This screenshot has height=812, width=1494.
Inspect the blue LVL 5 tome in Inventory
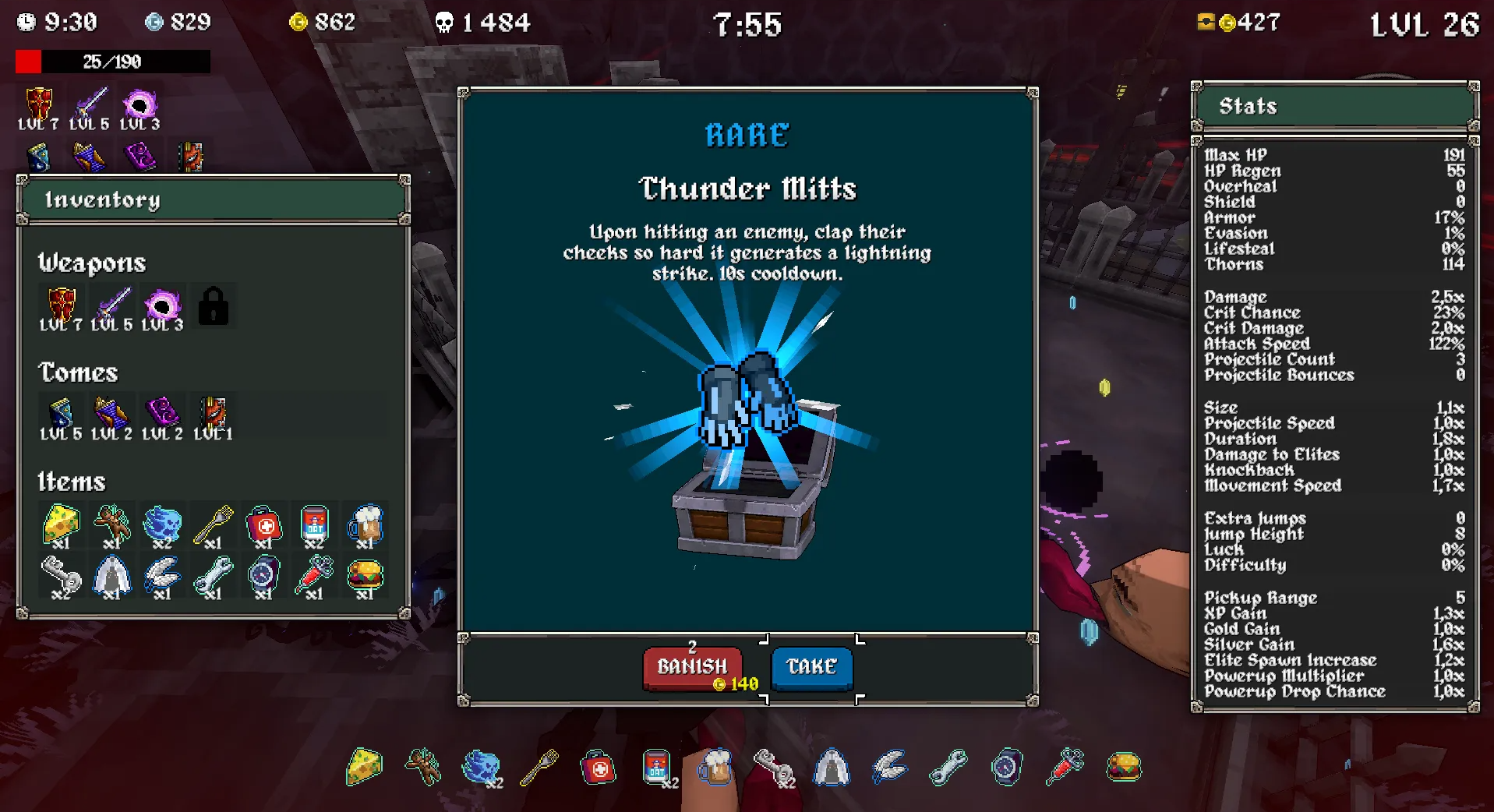click(x=61, y=414)
